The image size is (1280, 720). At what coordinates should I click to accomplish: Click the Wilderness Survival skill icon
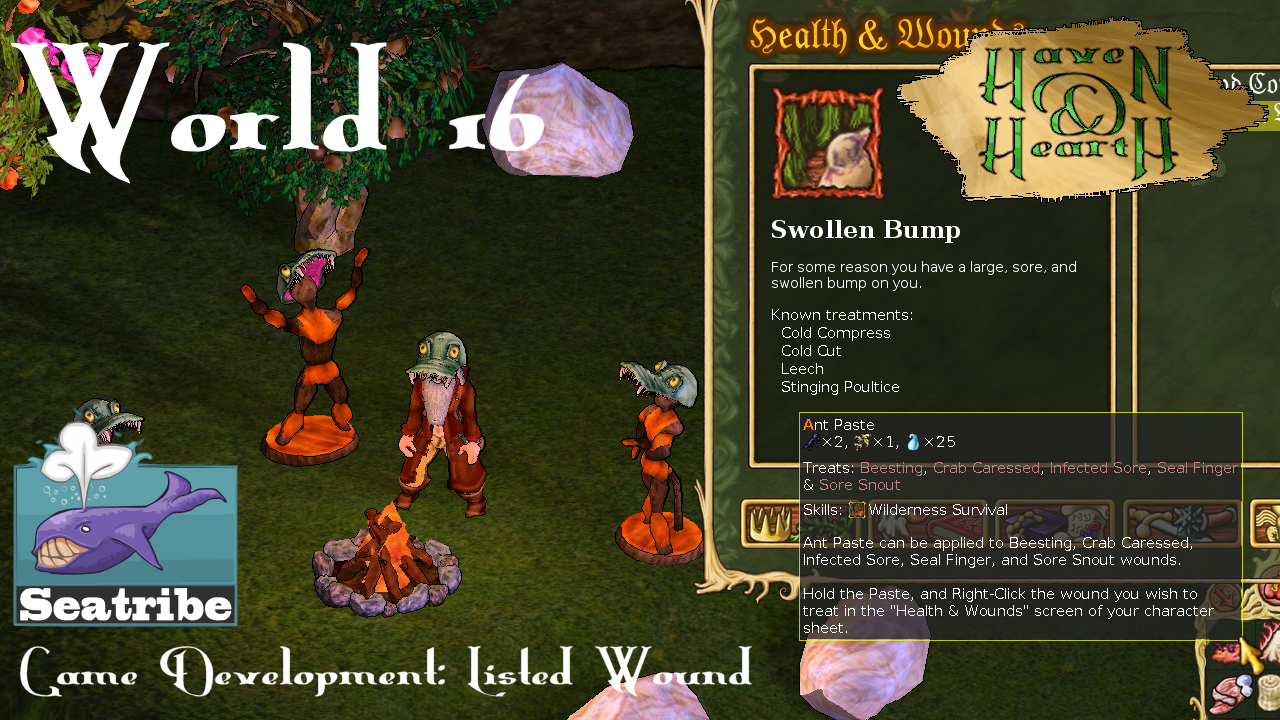pyautogui.click(x=857, y=510)
